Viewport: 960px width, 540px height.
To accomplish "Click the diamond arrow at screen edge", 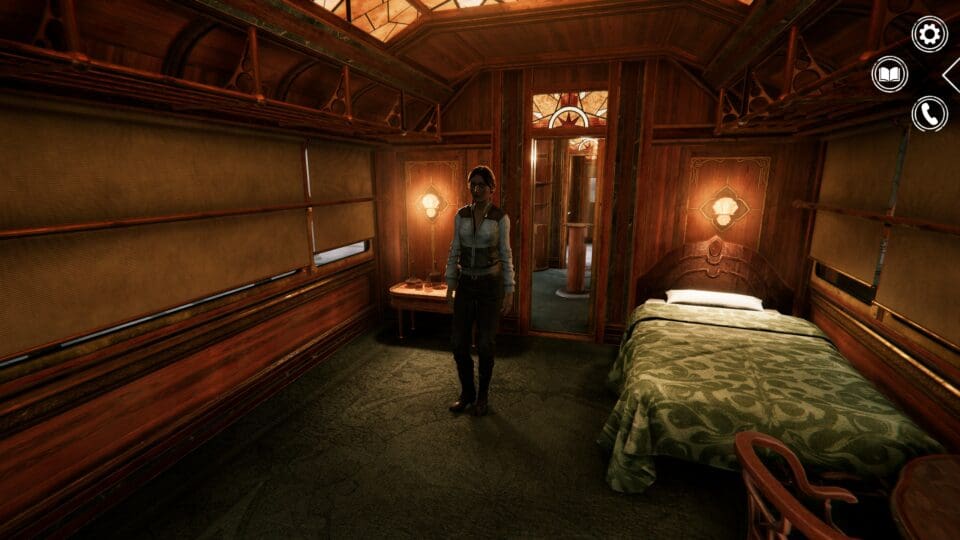I will click(953, 74).
